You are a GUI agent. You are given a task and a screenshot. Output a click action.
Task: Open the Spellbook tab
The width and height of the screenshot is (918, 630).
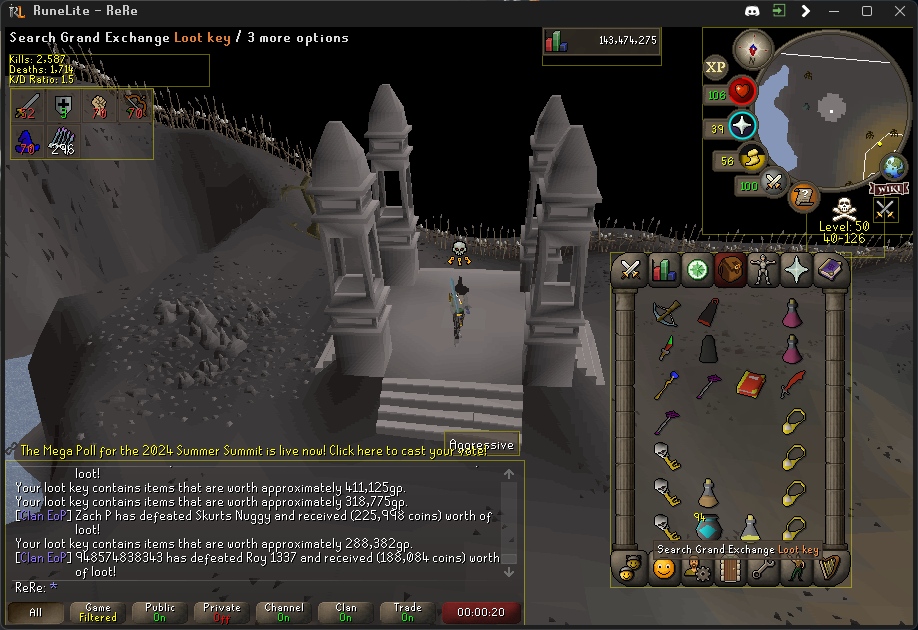pos(829,269)
